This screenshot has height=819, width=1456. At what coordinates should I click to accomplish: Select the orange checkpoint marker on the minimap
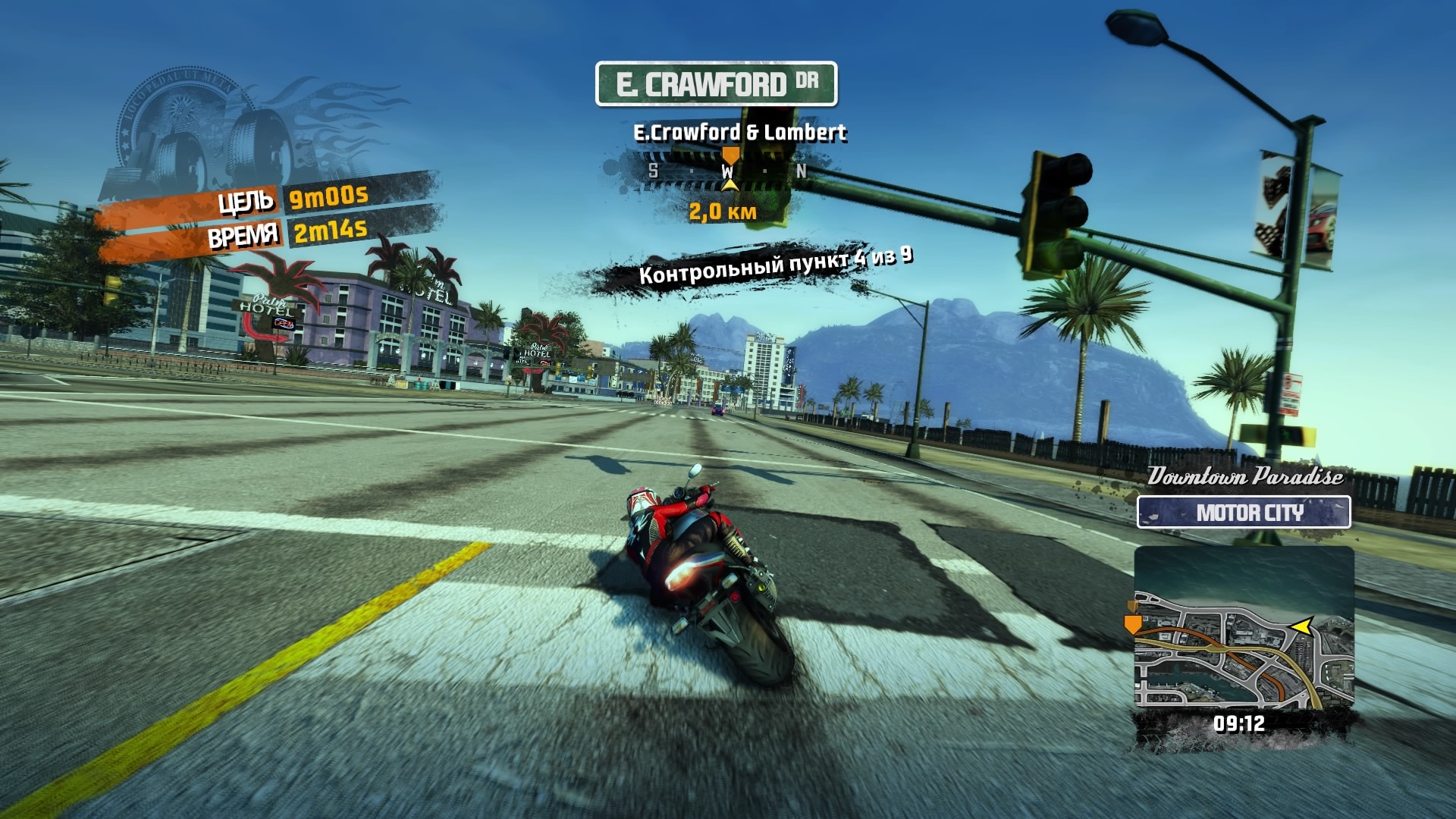[x=1133, y=624]
